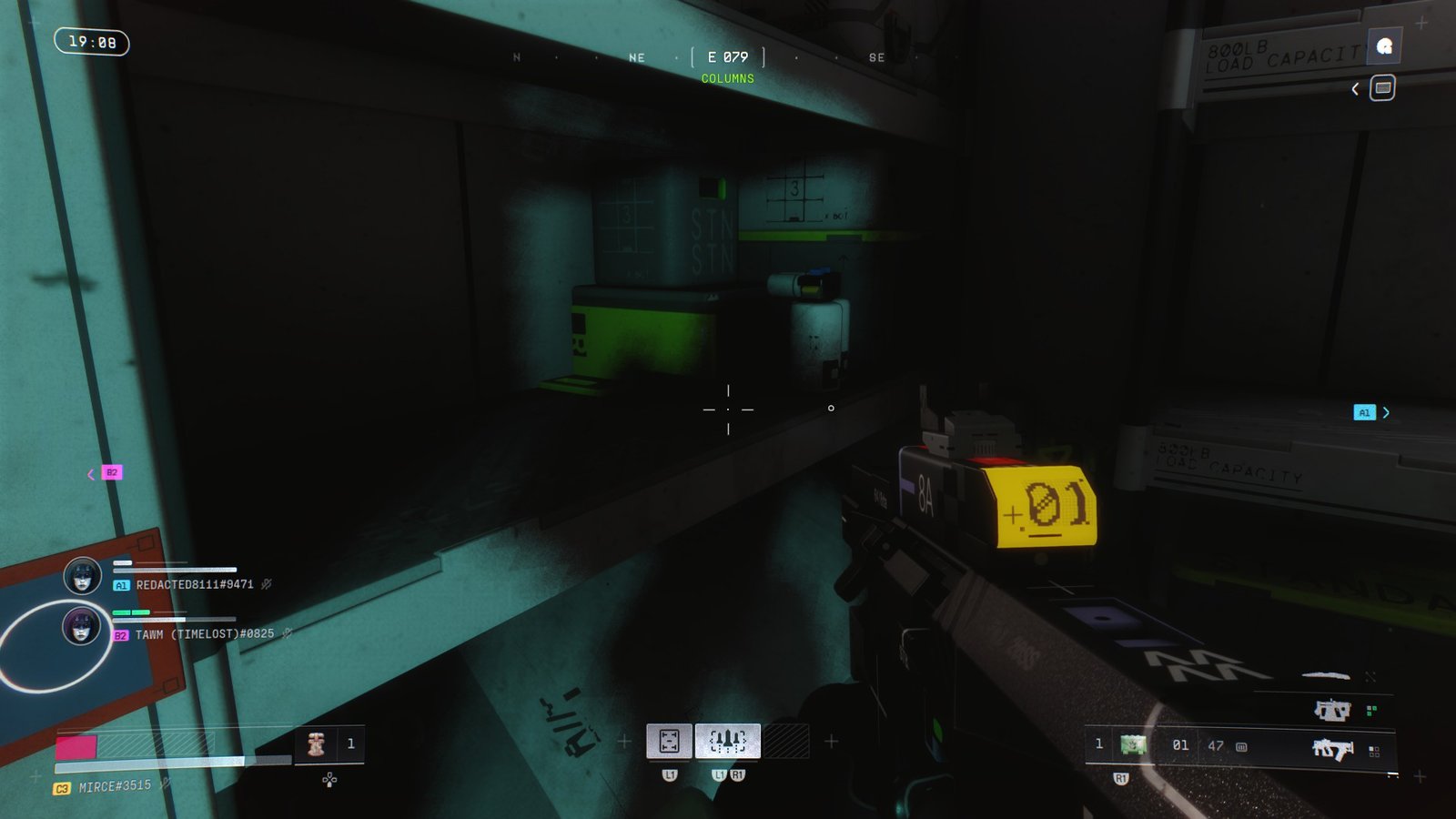Click REDACTED8111#9471's squad portrait

(82, 576)
